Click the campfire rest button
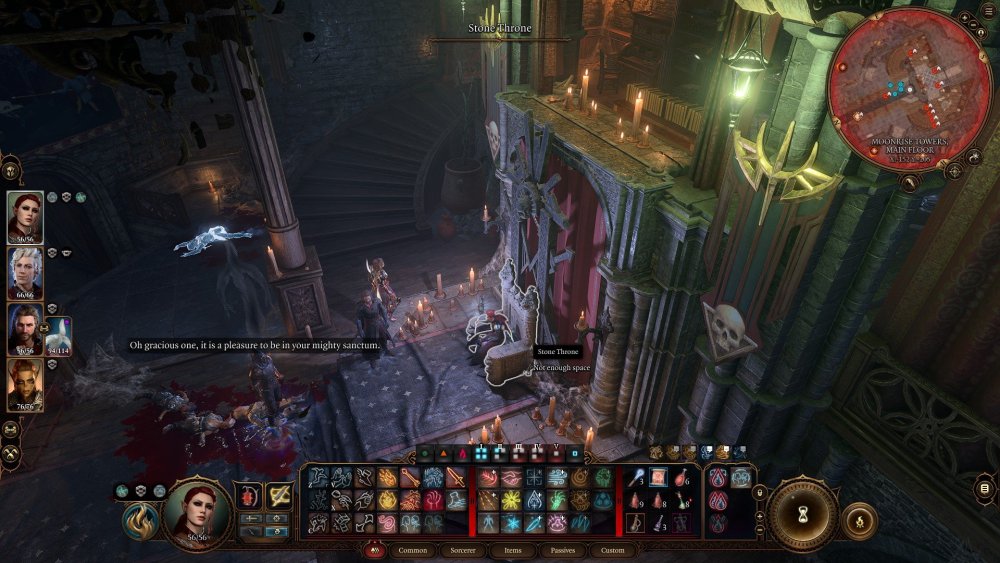This screenshot has width=1000, height=563. click(x=859, y=520)
